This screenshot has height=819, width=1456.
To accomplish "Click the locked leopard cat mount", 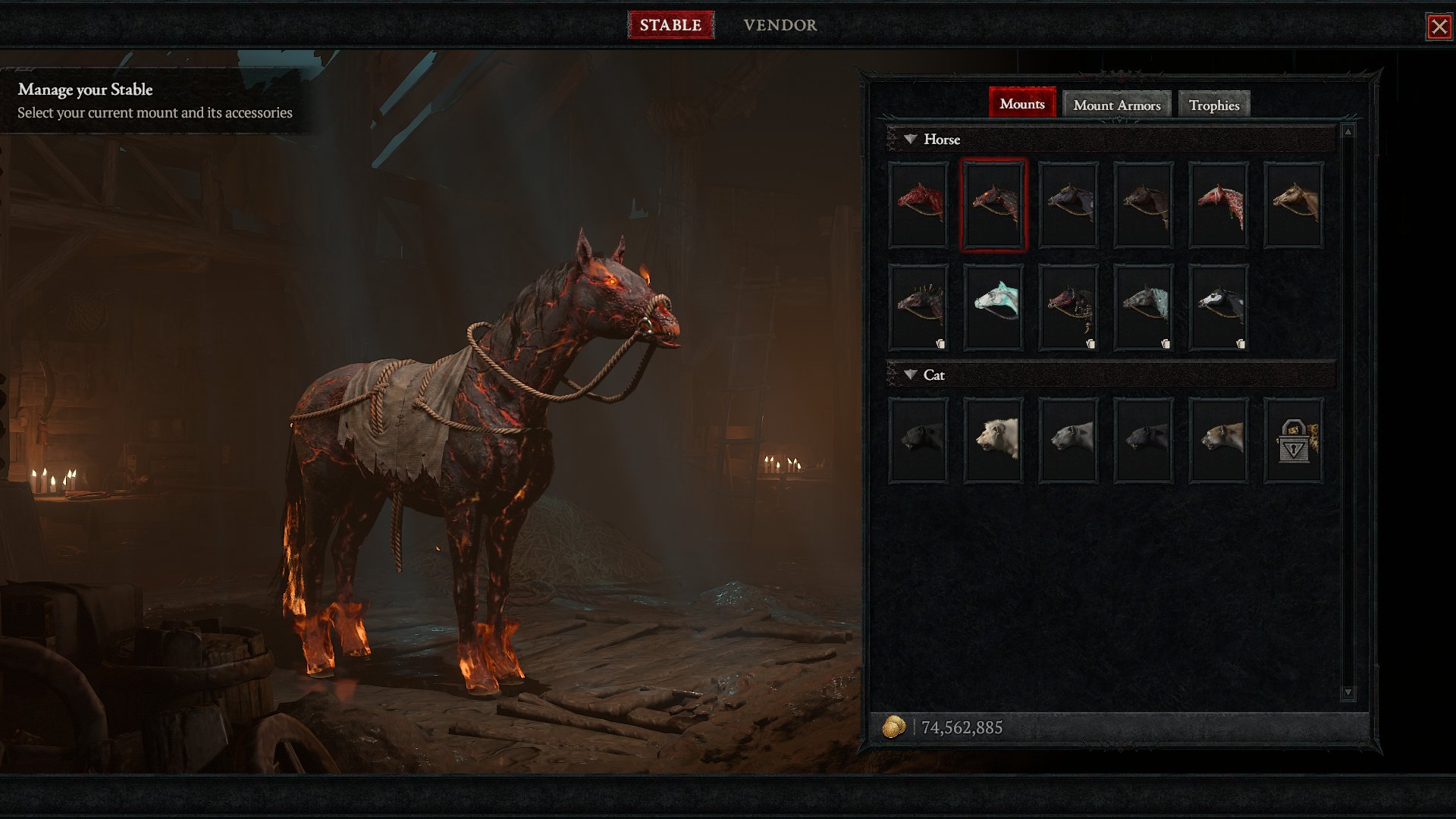I will (x=1294, y=440).
